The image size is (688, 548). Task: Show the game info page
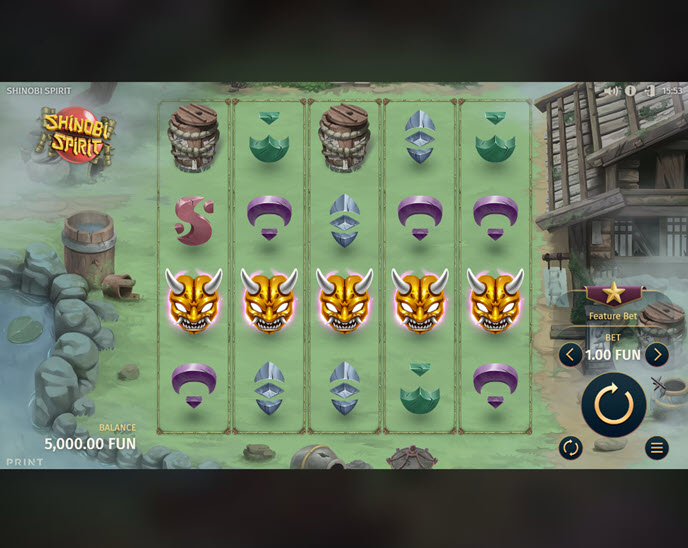(630, 91)
